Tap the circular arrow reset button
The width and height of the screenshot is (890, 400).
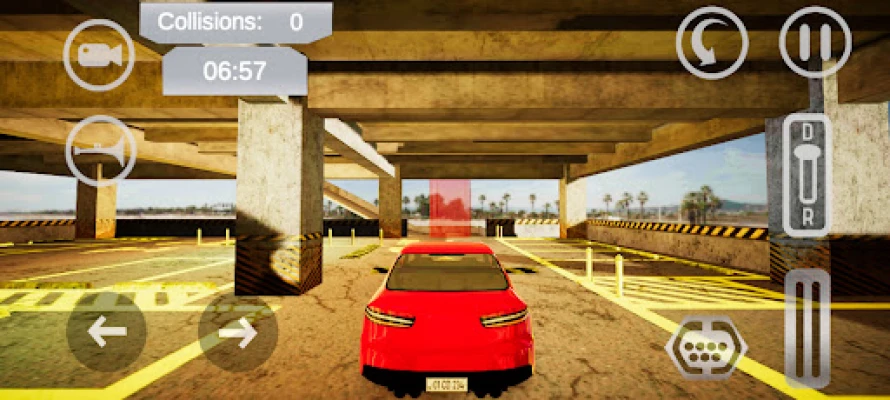711,43
